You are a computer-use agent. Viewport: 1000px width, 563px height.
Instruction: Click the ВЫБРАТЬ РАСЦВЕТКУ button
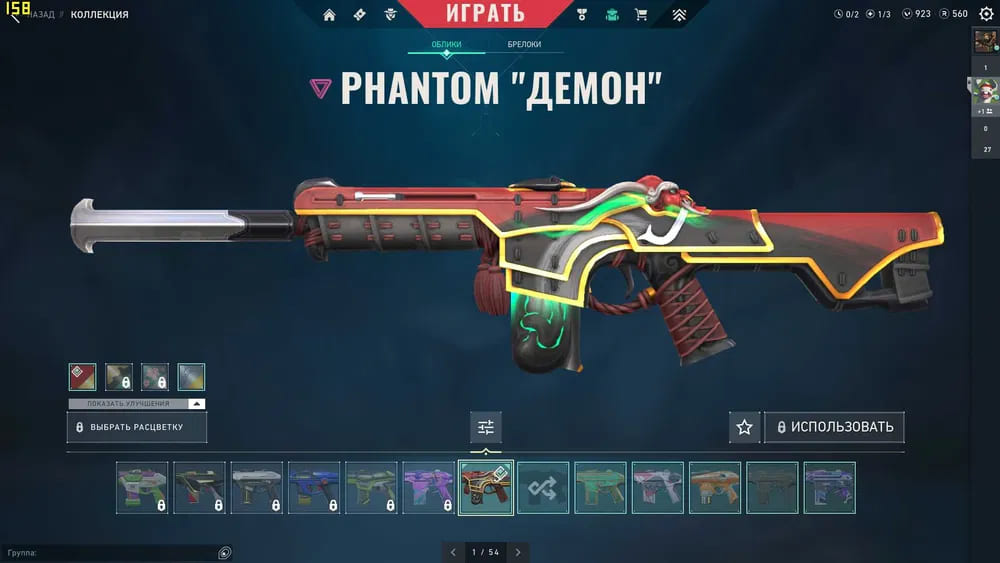(137, 427)
